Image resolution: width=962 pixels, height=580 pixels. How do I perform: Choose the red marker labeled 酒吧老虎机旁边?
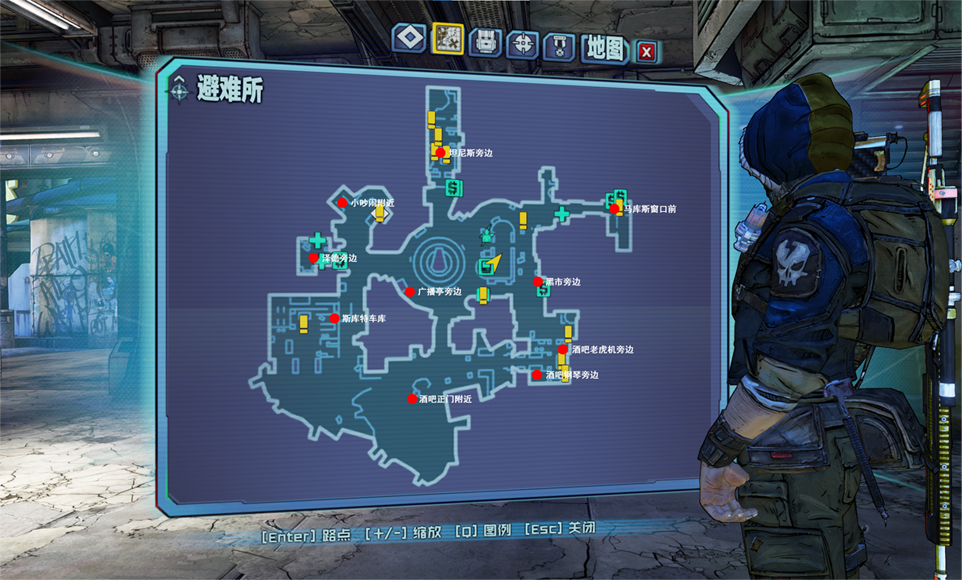pos(563,350)
